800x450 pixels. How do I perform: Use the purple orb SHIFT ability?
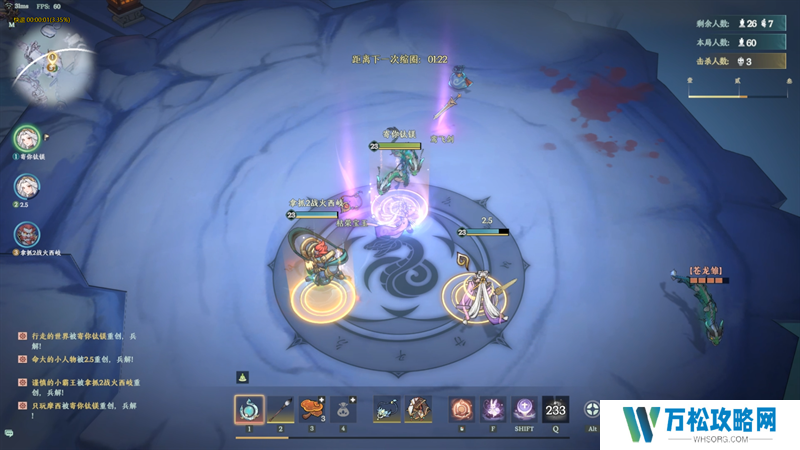pos(524,409)
